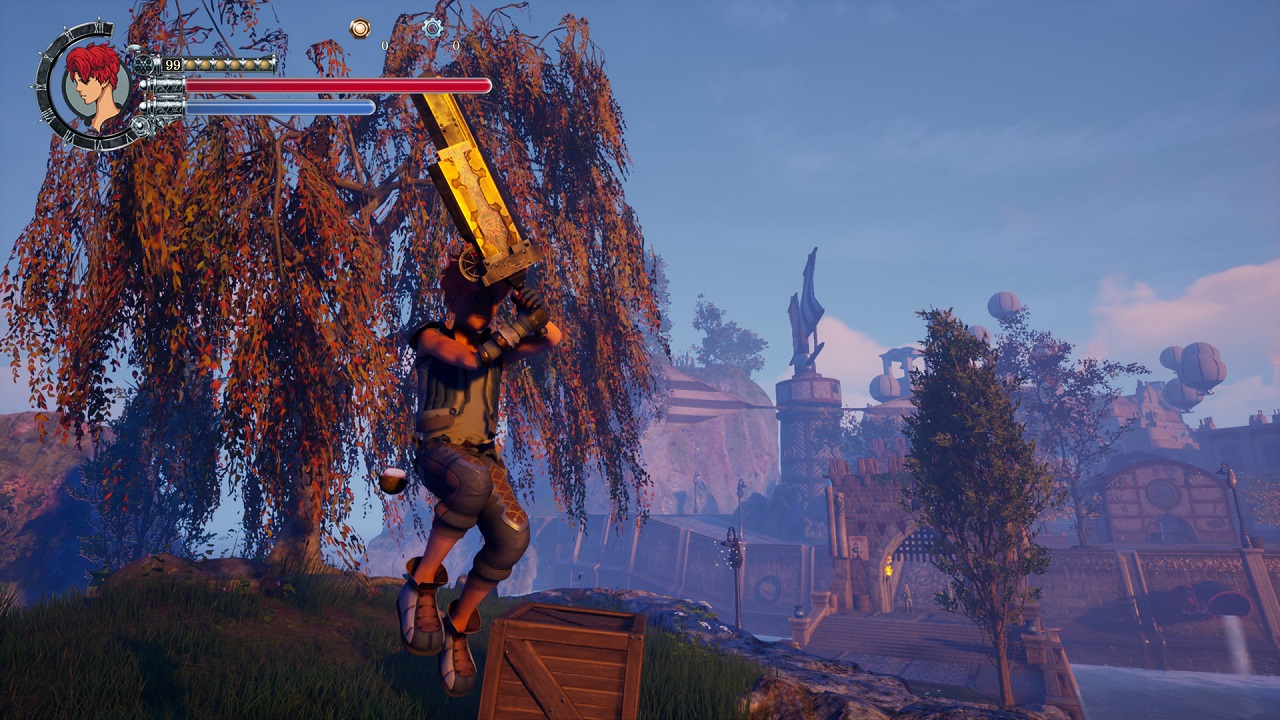Select the blue gear currency icon

coord(432,28)
